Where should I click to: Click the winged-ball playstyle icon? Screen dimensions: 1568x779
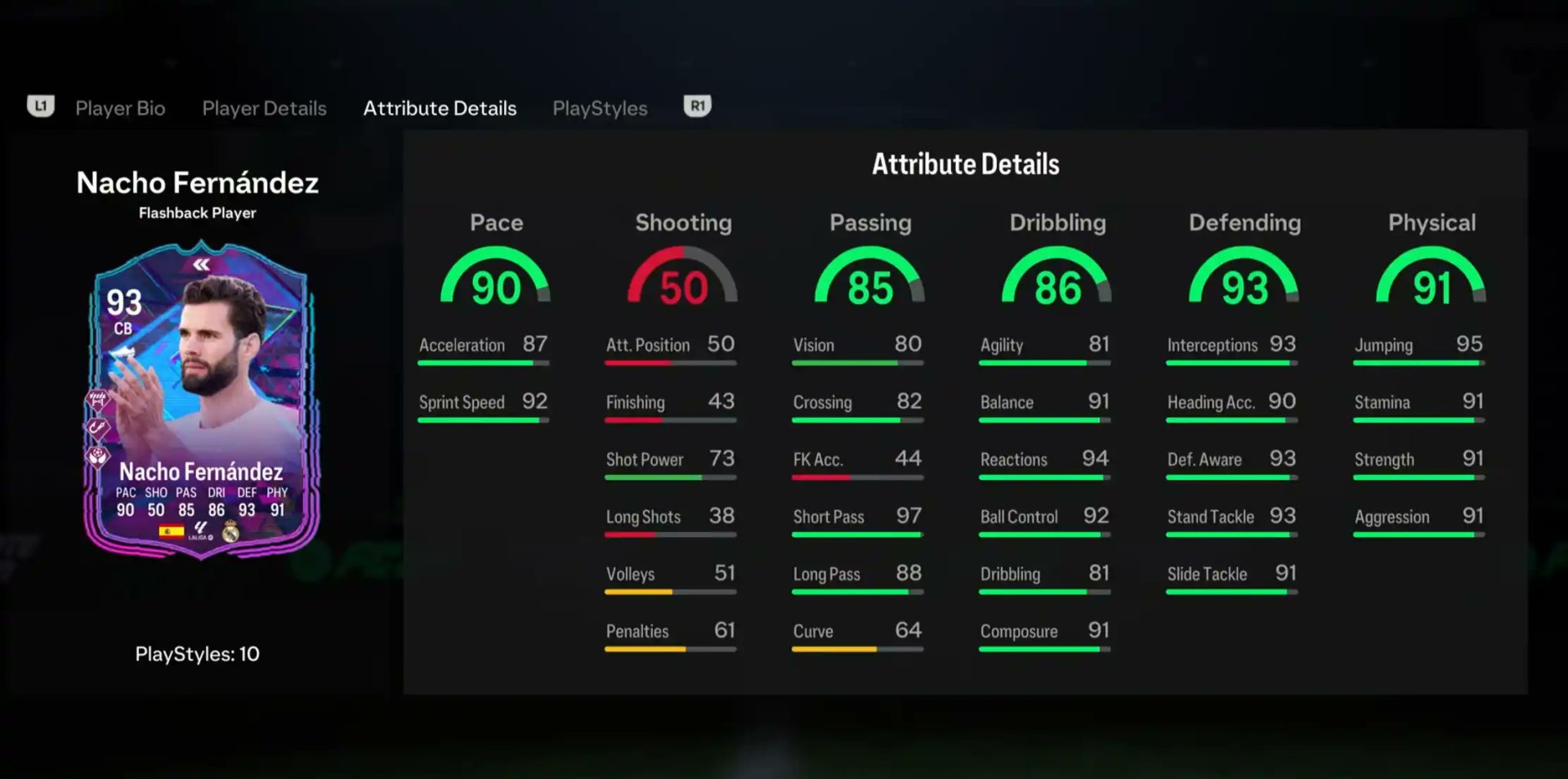tap(98, 455)
